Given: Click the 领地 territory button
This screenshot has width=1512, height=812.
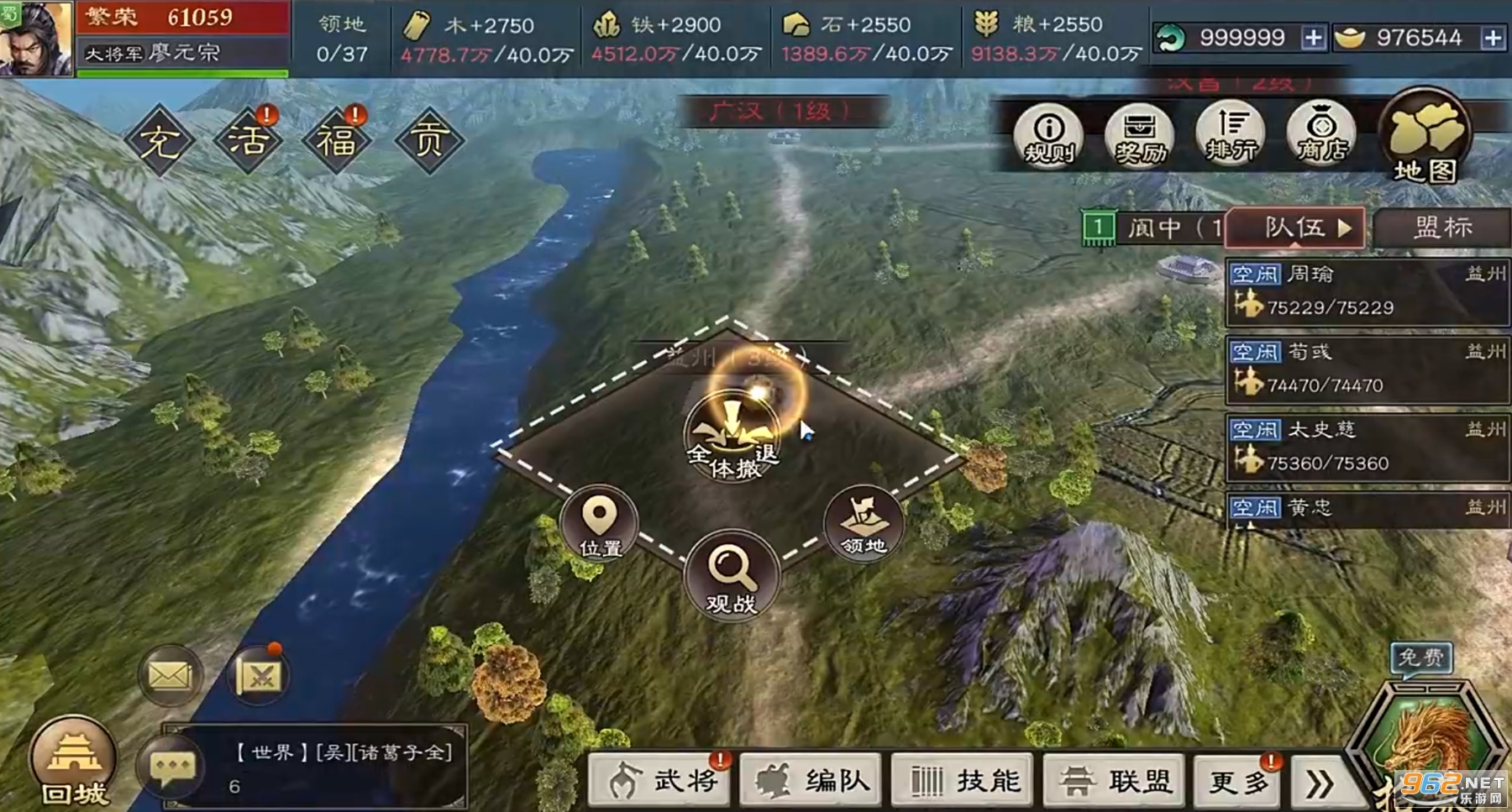Looking at the screenshot, I should 864,525.
